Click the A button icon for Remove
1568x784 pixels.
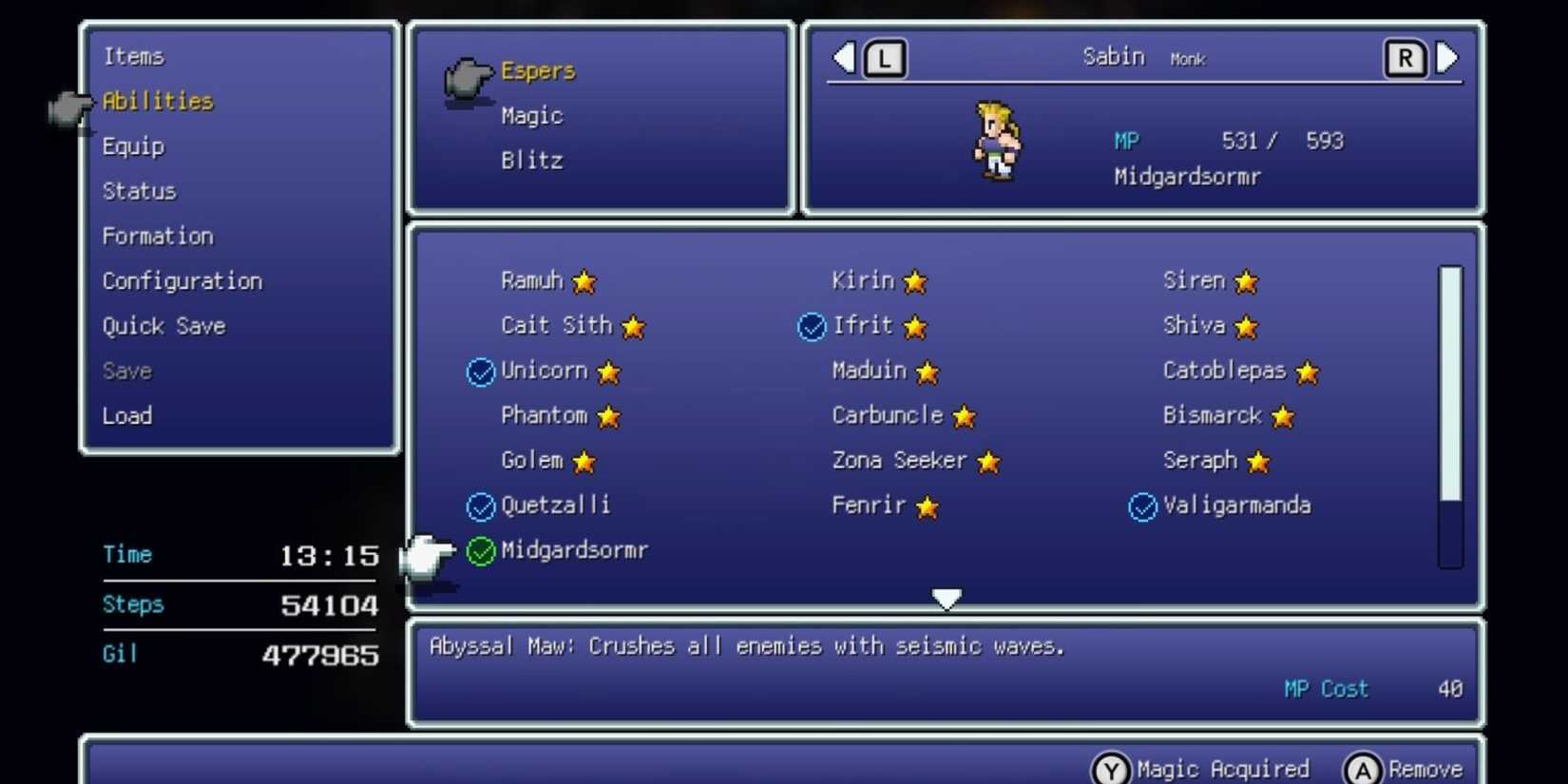click(1363, 768)
